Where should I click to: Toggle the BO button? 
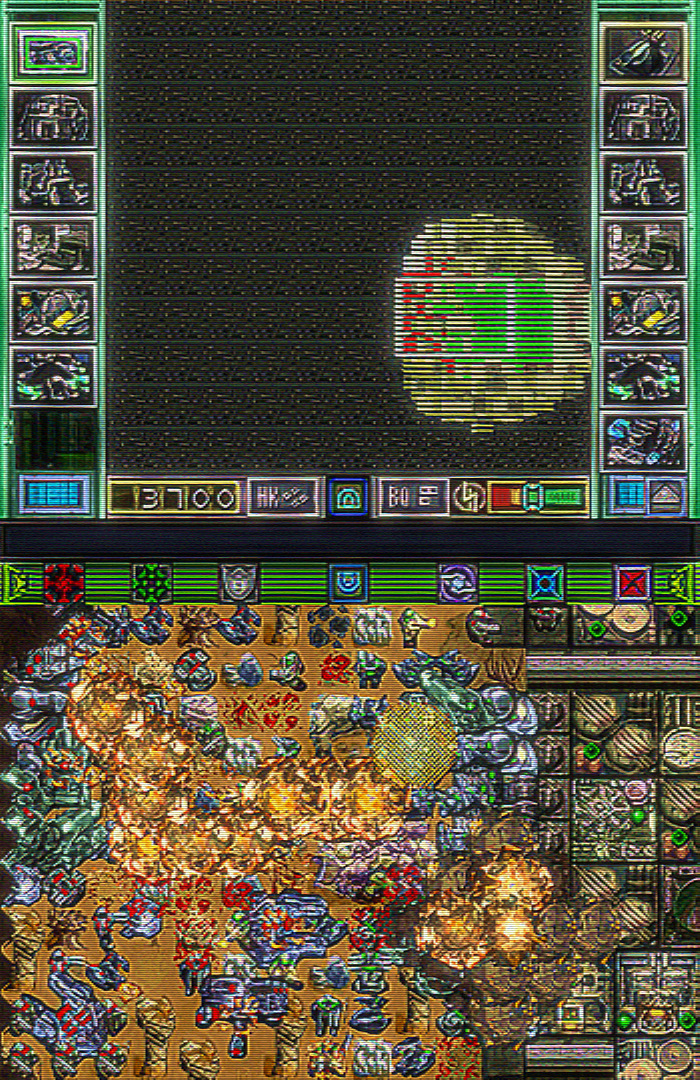click(412, 496)
